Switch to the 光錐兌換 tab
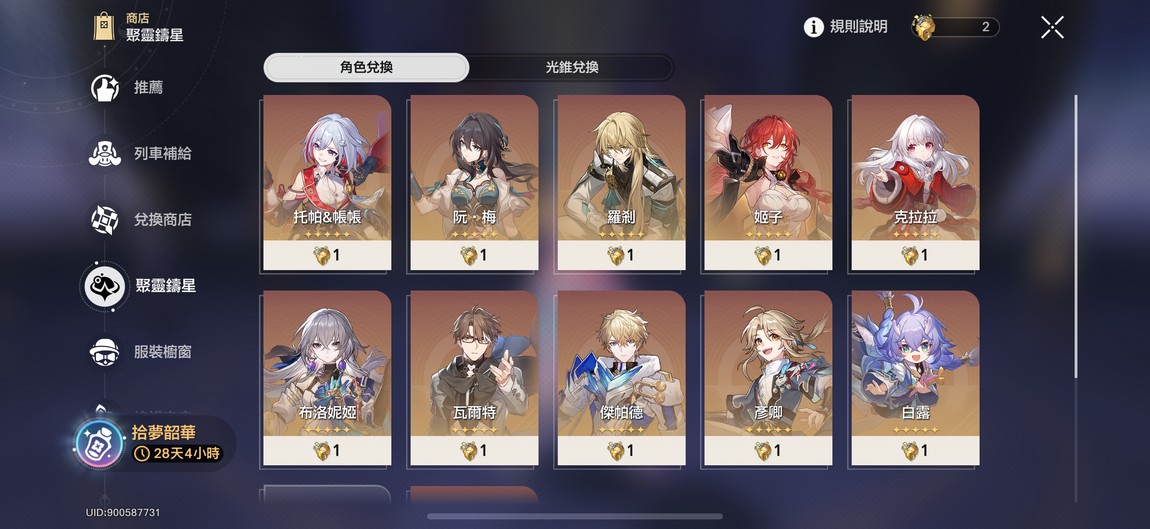1150x529 pixels. click(572, 68)
